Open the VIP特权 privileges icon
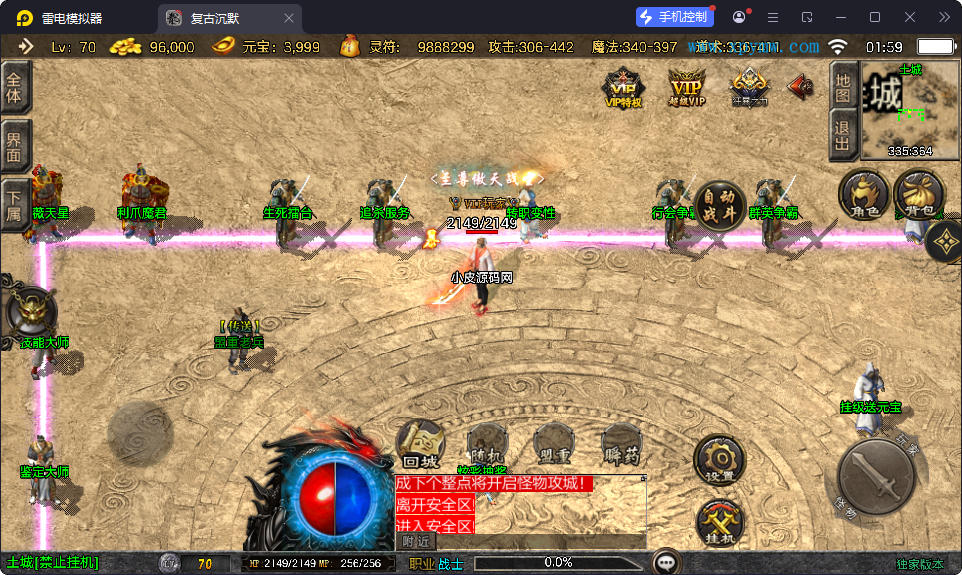This screenshot has width=962, height=575. pyautogui.click(x=624, y=87)
